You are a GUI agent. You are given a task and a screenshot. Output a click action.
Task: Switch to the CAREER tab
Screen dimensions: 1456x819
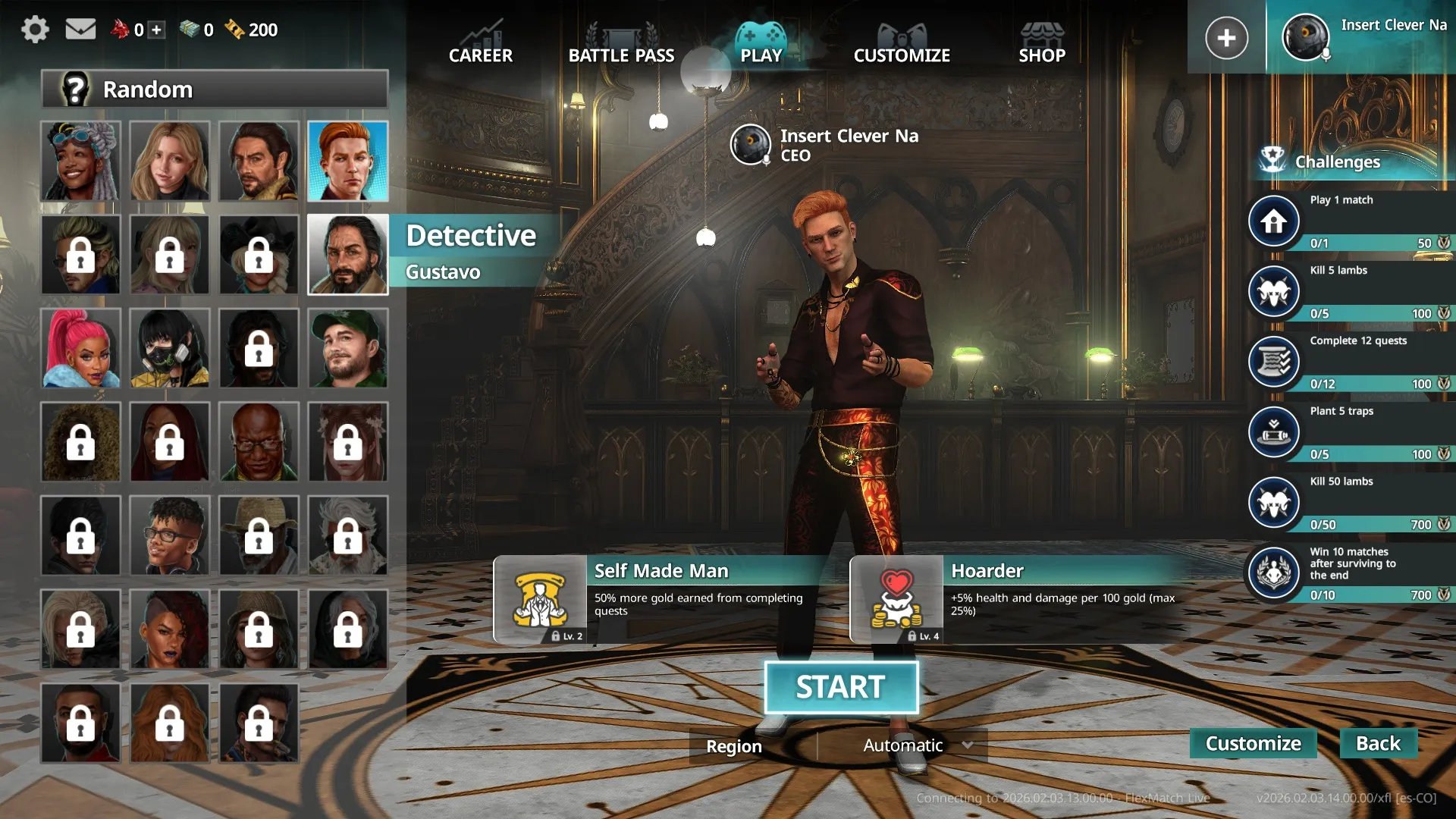click(x=480, y=44)
